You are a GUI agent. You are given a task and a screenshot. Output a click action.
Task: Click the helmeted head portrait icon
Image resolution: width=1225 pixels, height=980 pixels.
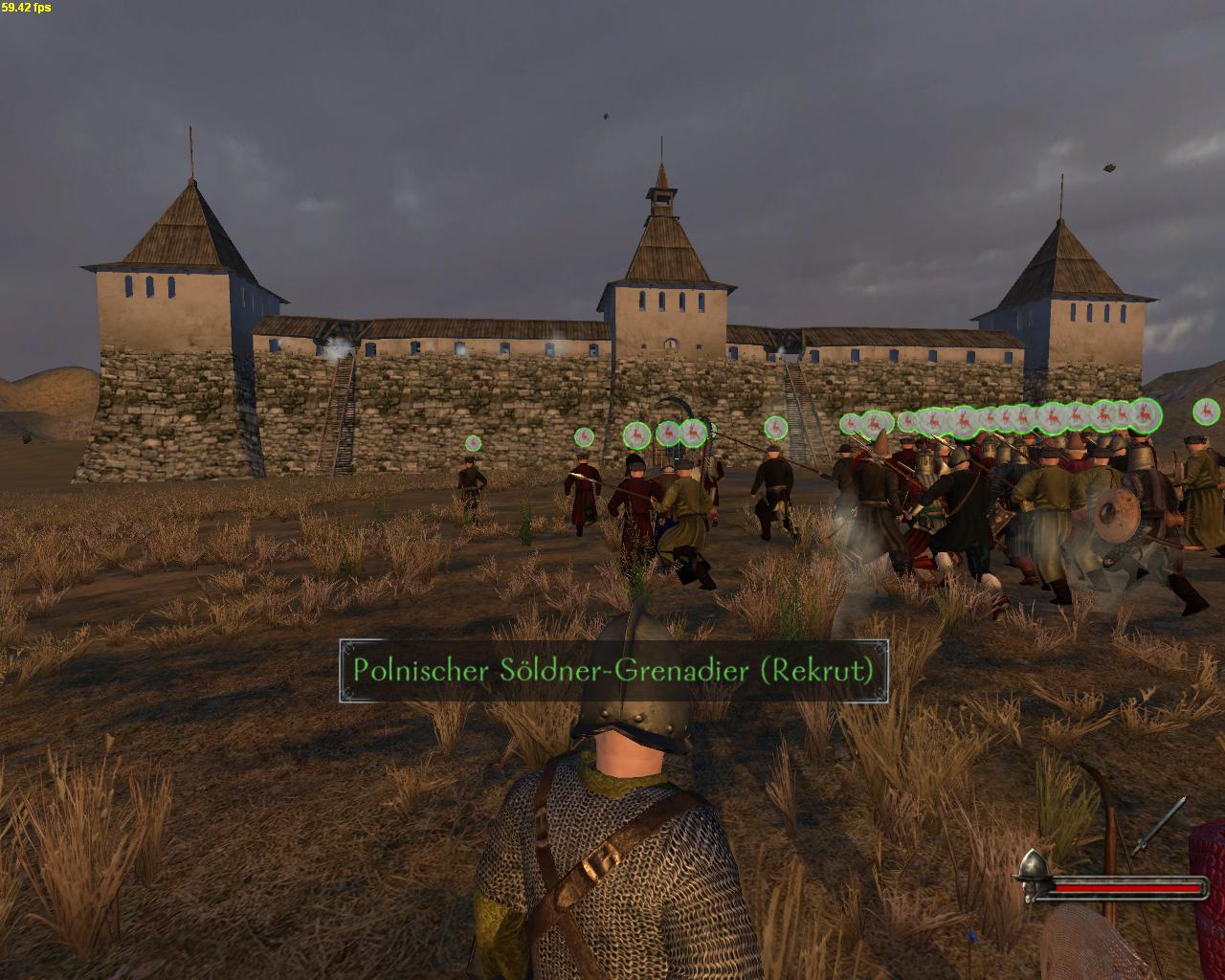[x=1033, y=876]
